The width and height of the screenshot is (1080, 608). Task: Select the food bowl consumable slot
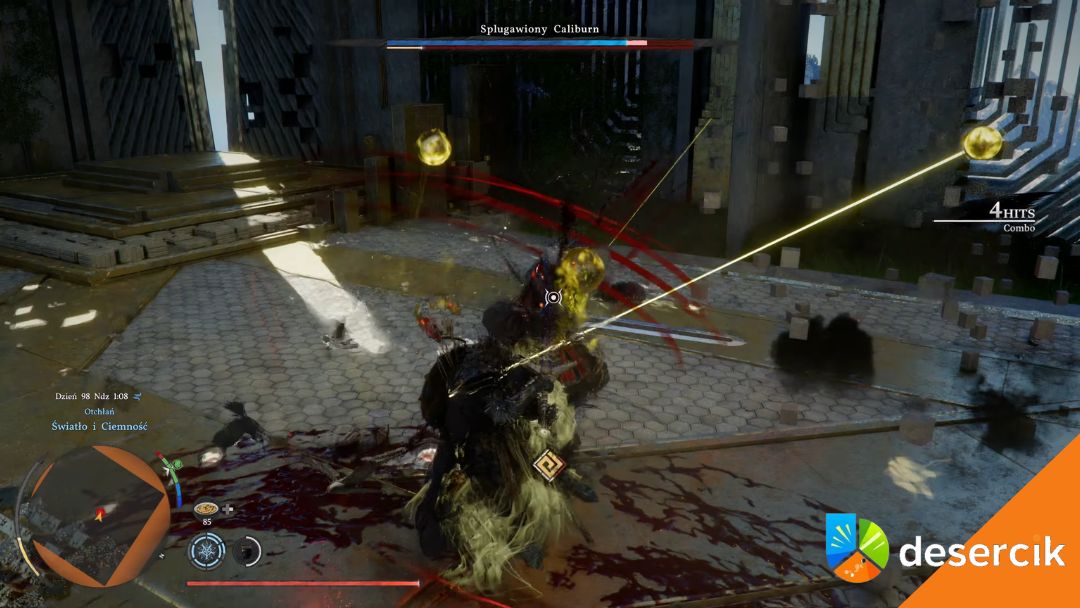206,508
